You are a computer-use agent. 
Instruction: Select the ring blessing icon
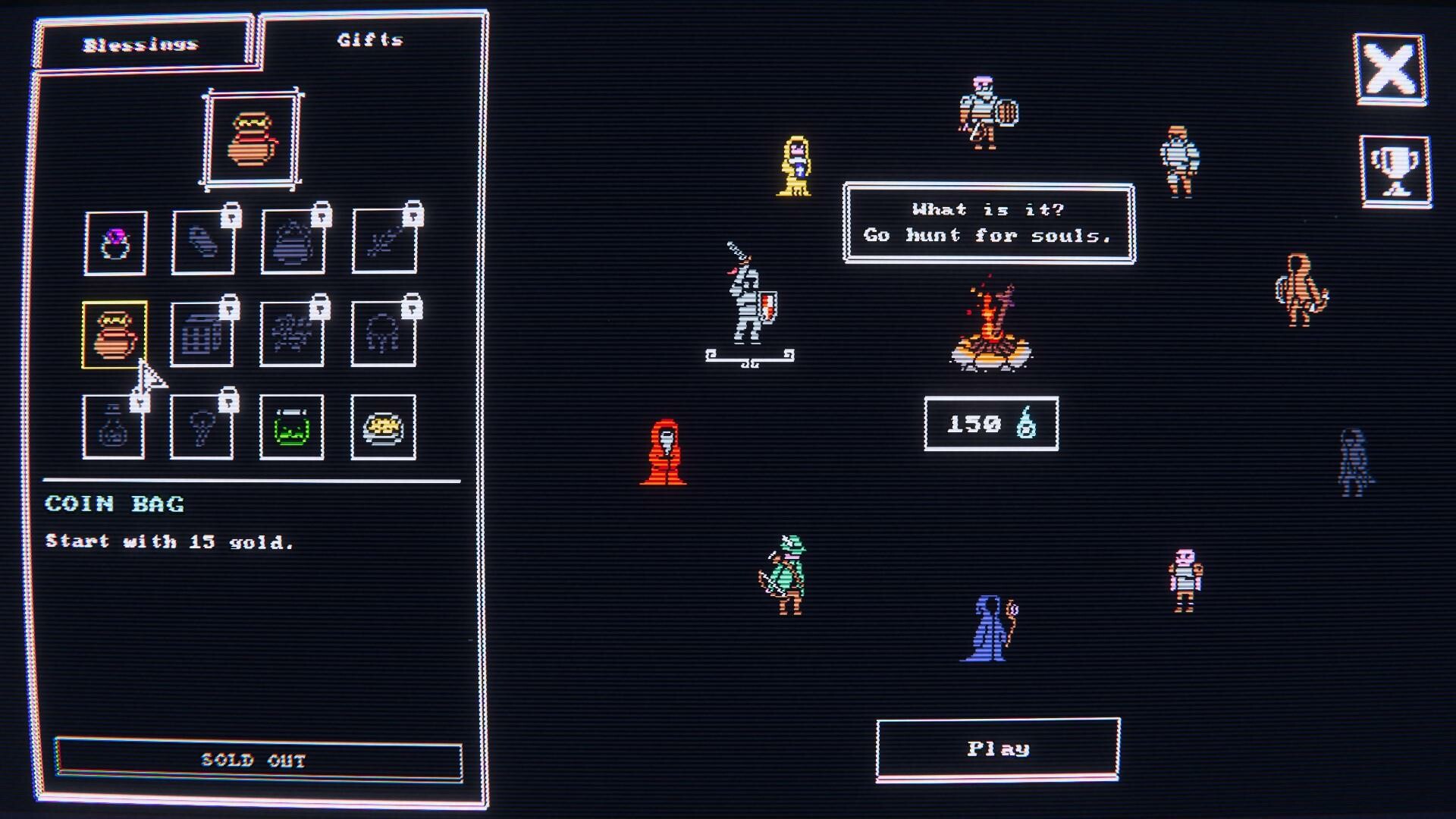115,244
